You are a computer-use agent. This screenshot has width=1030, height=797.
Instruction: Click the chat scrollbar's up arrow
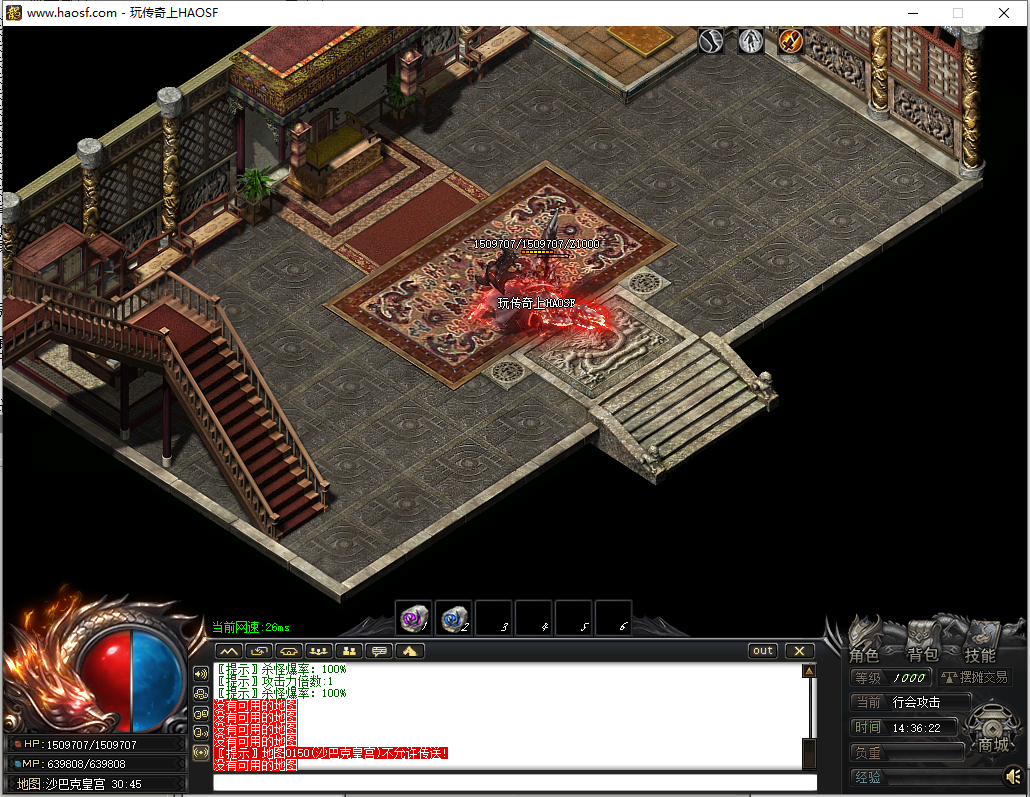(x=809, y=672)
